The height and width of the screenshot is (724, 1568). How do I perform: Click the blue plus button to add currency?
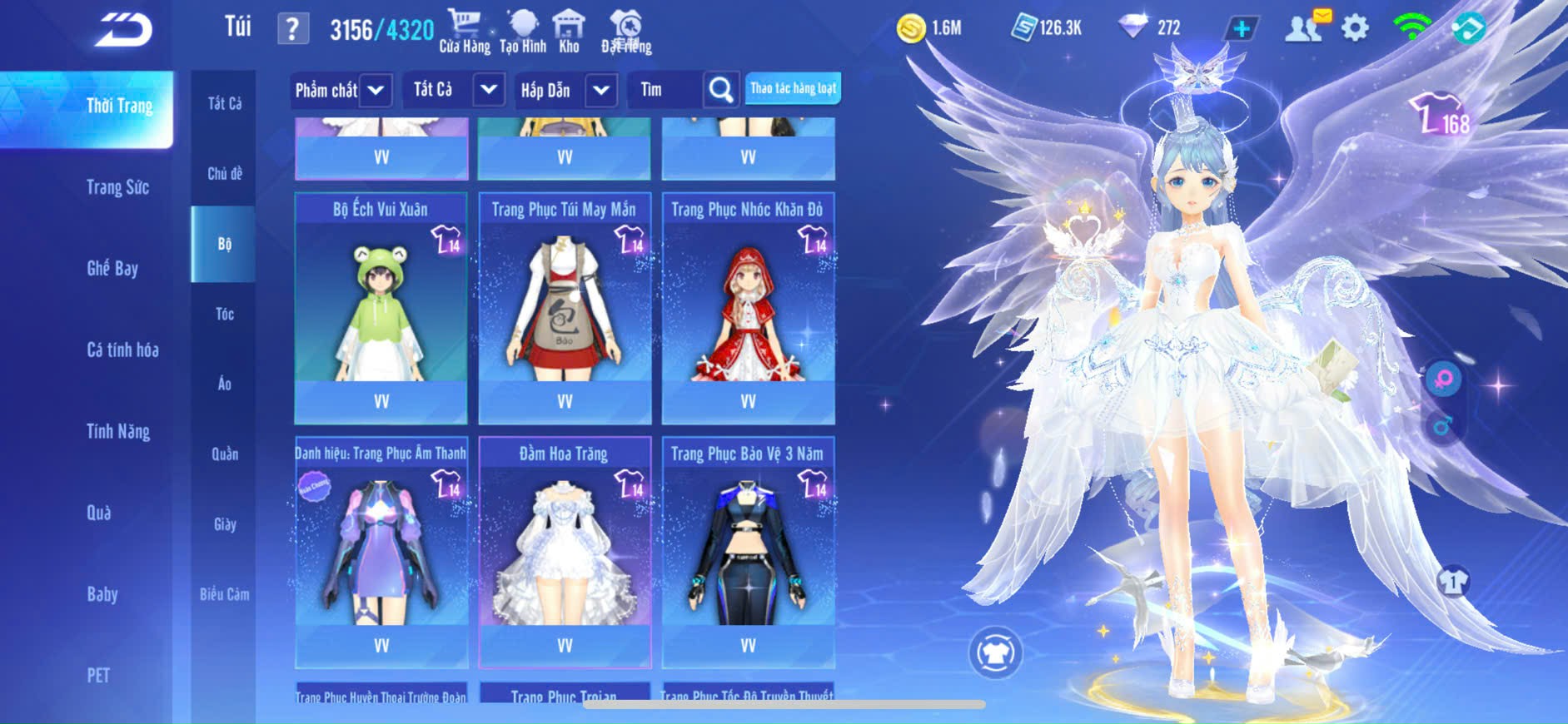click(1242, 29)
